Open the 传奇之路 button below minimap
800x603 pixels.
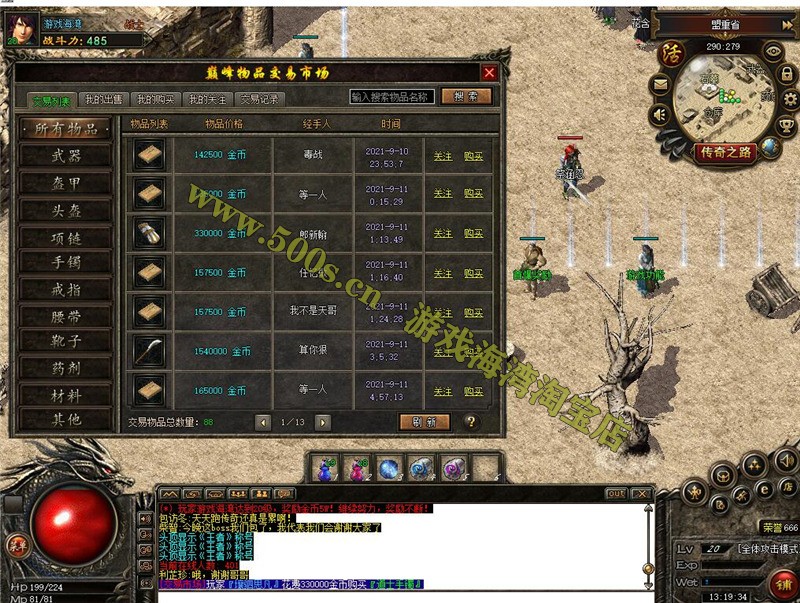point(725,152)
